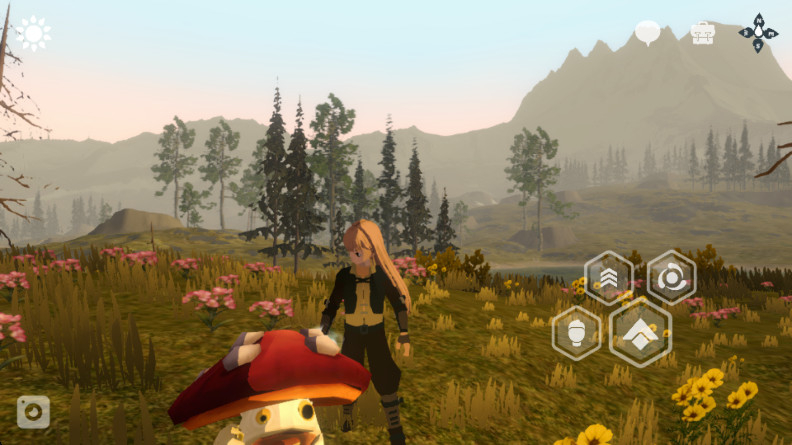This screenshot has height=445, width=792.
Task: Tap the large upward arrow hexagon button
Action: click(x=640, y=332)
